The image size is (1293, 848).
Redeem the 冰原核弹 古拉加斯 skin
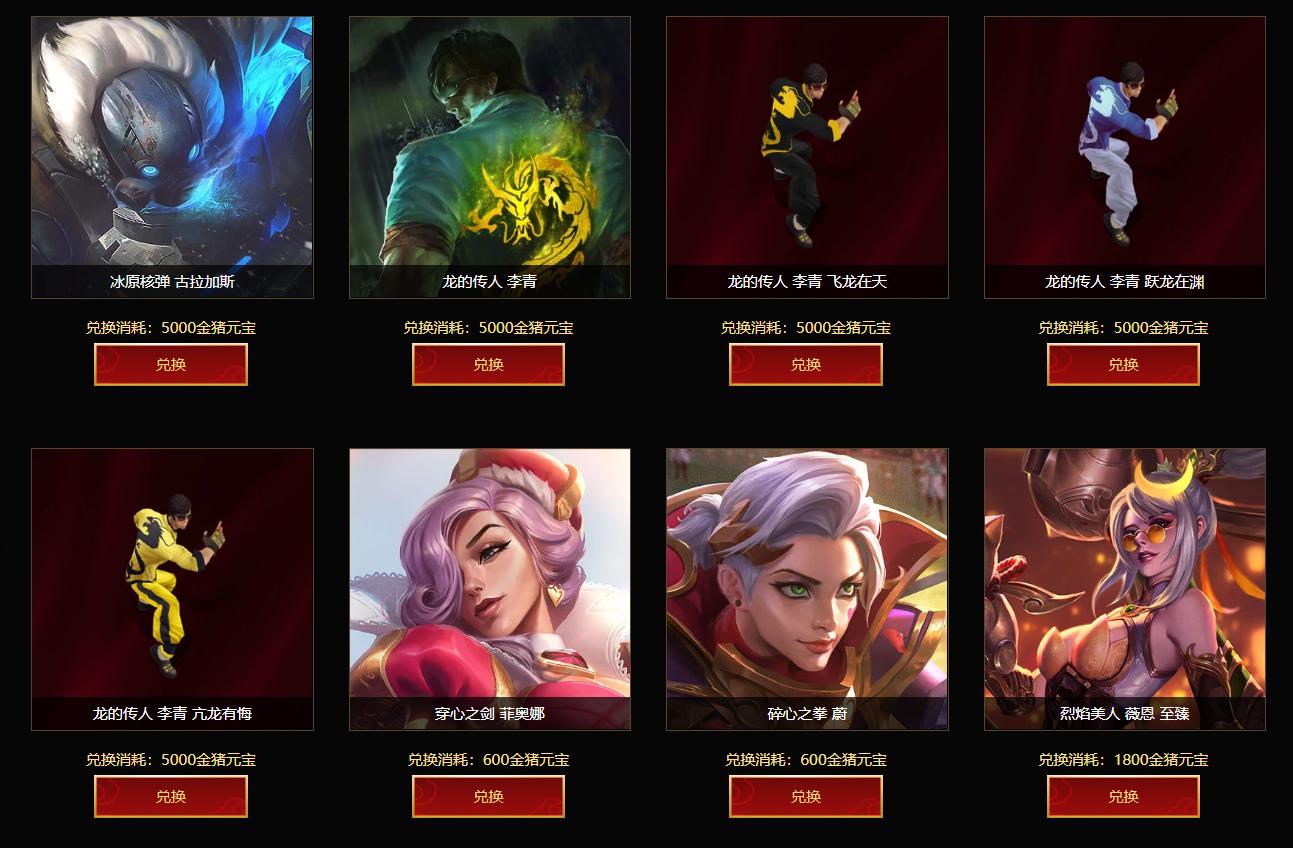pyautogui.click(x=171, y=365)
